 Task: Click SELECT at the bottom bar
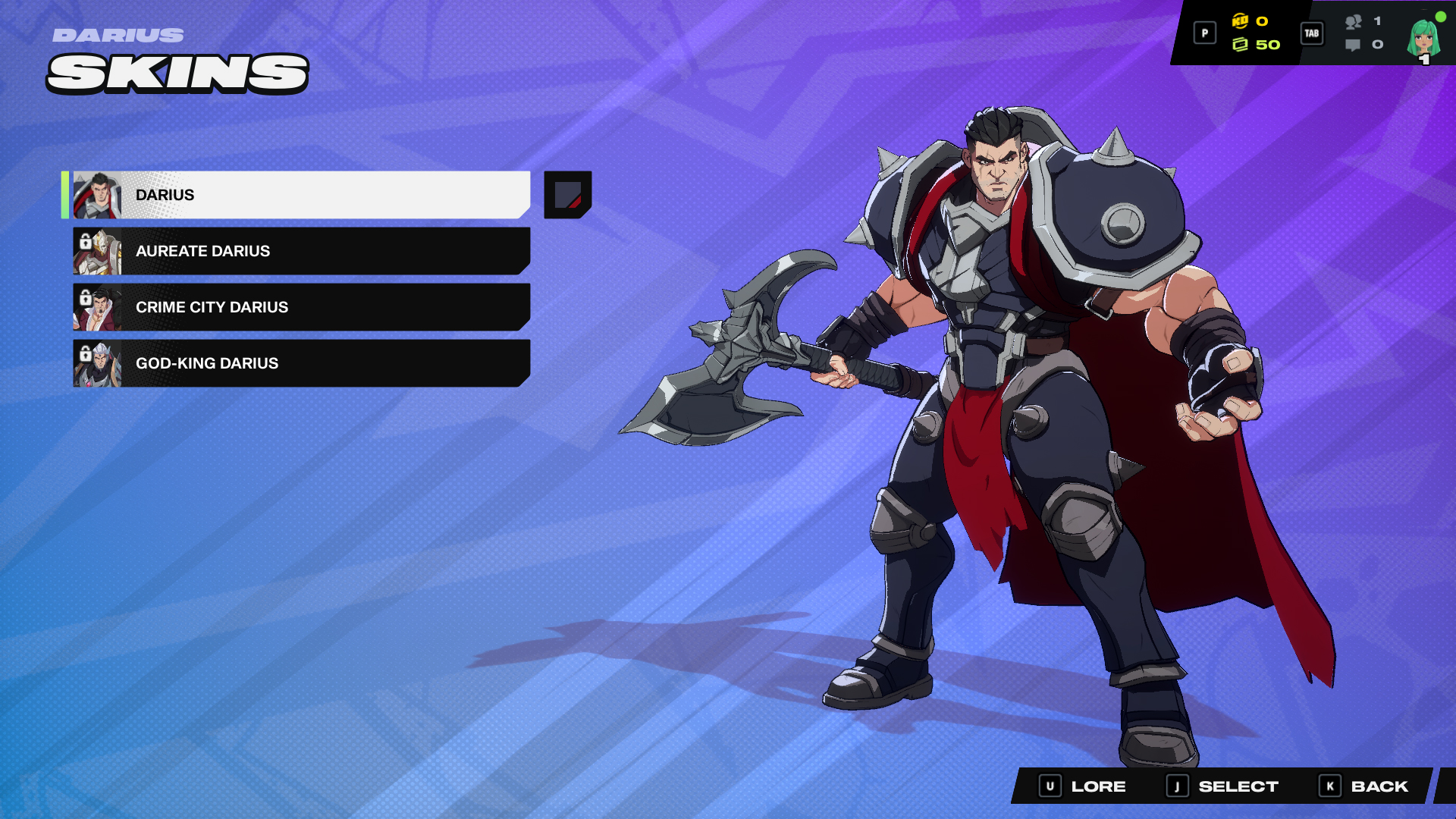[x=1236, y=786]
